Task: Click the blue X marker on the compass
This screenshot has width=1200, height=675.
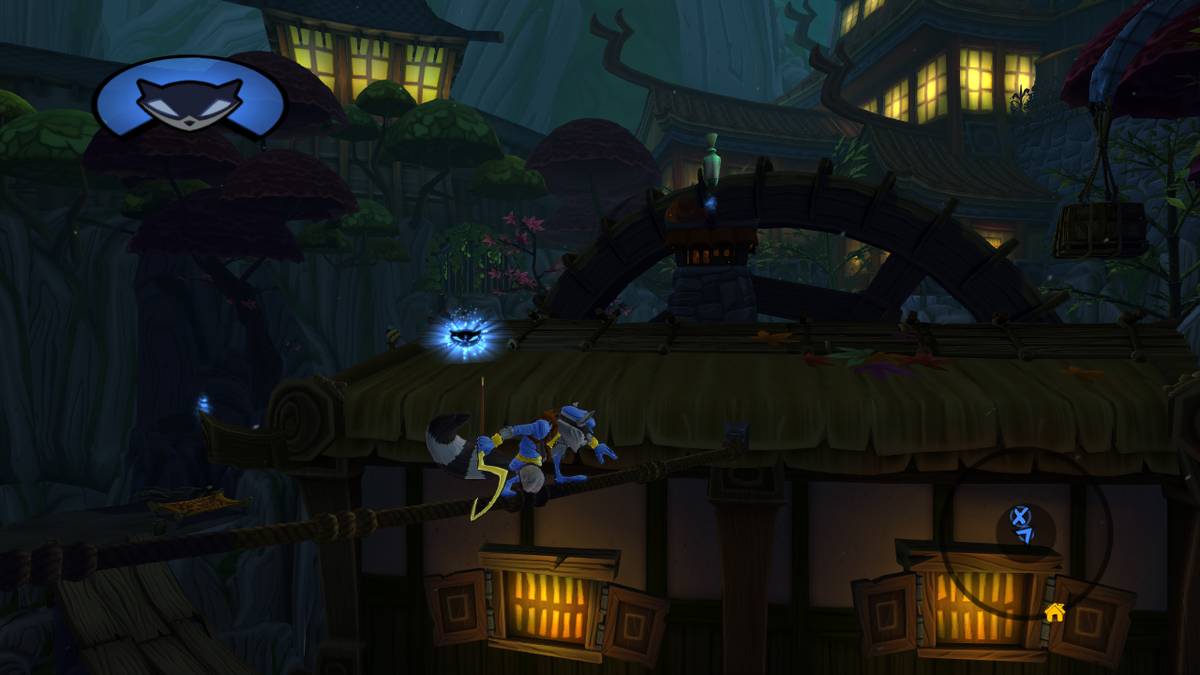Action: click(1019, 516)
